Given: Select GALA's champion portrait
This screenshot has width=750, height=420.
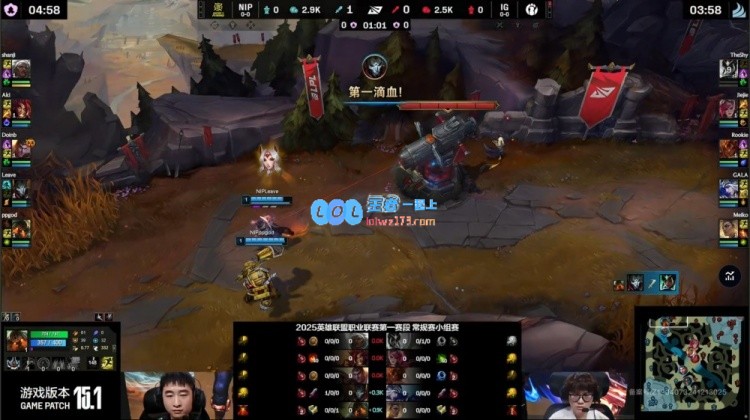Looking at the screenshot, I should click(x=729, y=189).
